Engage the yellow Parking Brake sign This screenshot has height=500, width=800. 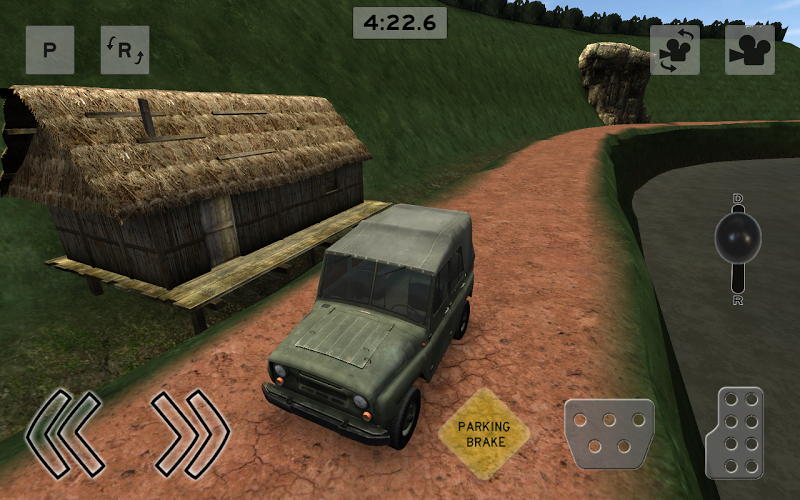[484, 434]
